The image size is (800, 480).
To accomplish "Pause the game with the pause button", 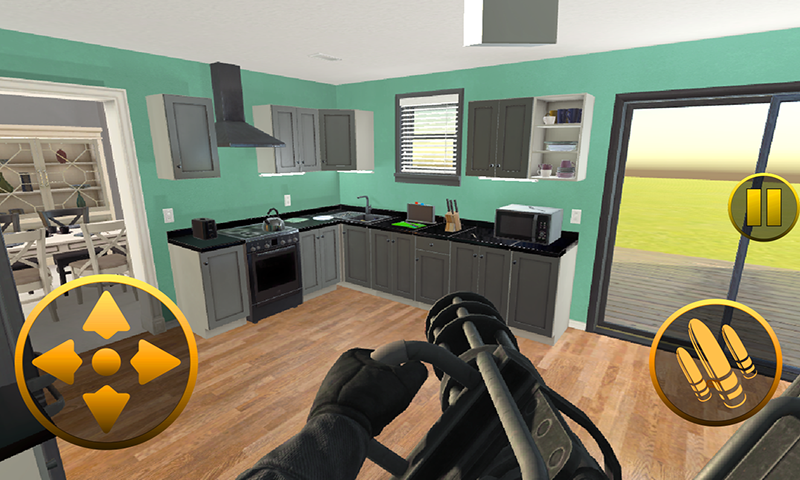I will pos(763,207).
